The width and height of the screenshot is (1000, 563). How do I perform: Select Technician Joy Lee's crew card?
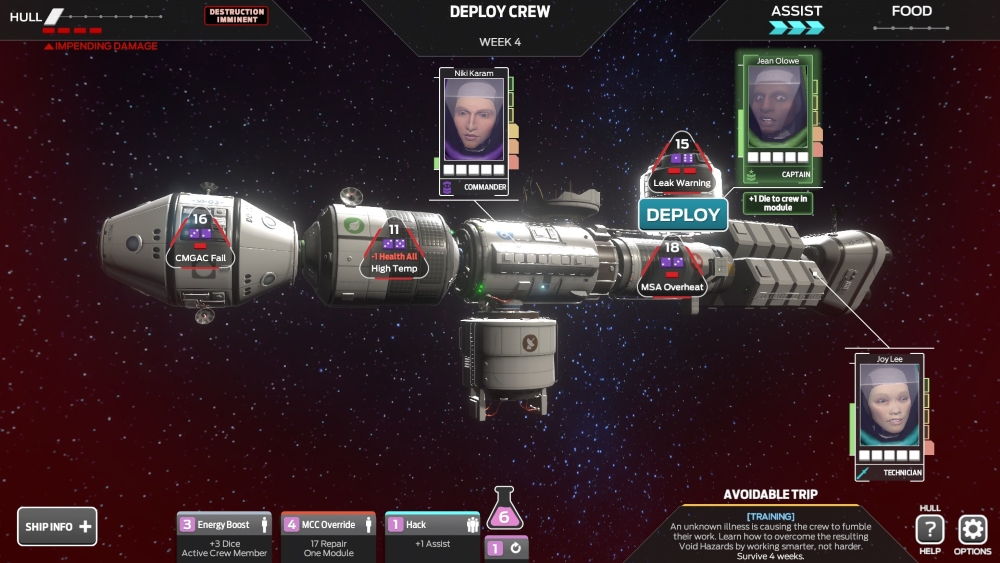coord(889,414)
